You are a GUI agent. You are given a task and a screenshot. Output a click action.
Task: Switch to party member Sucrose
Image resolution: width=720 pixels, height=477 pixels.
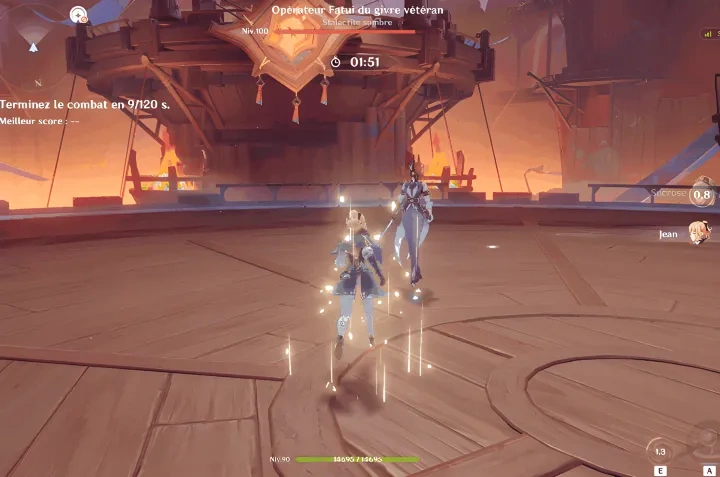pyautogui.click(x=701, y=195)
